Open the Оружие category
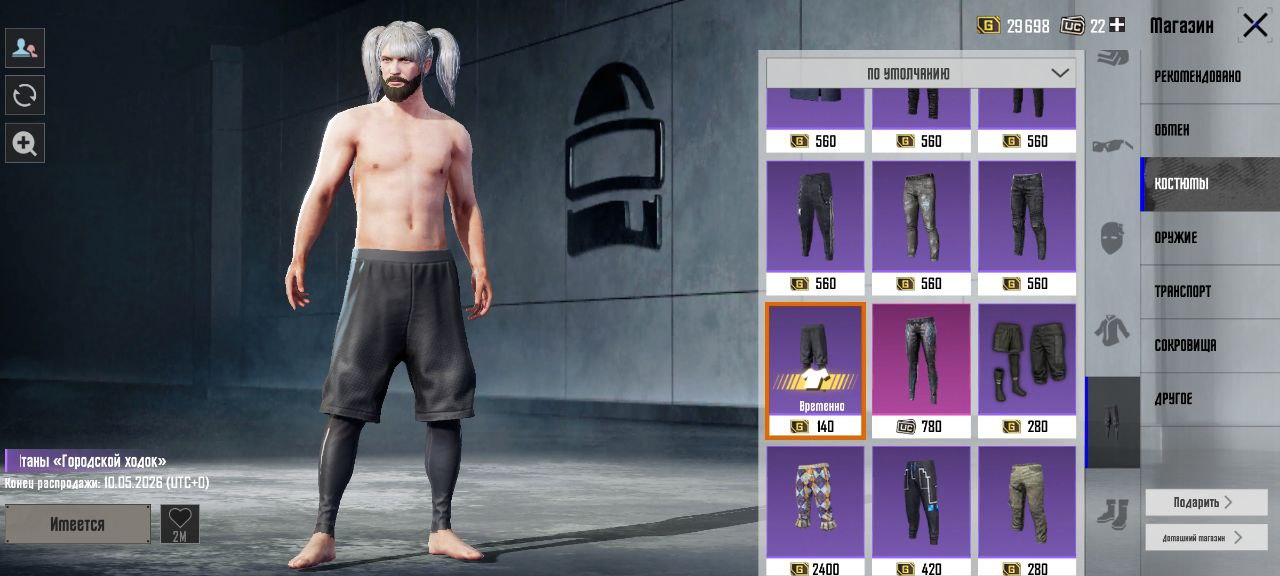This screenshot has width=1280, height=576. click(1176, 238)
